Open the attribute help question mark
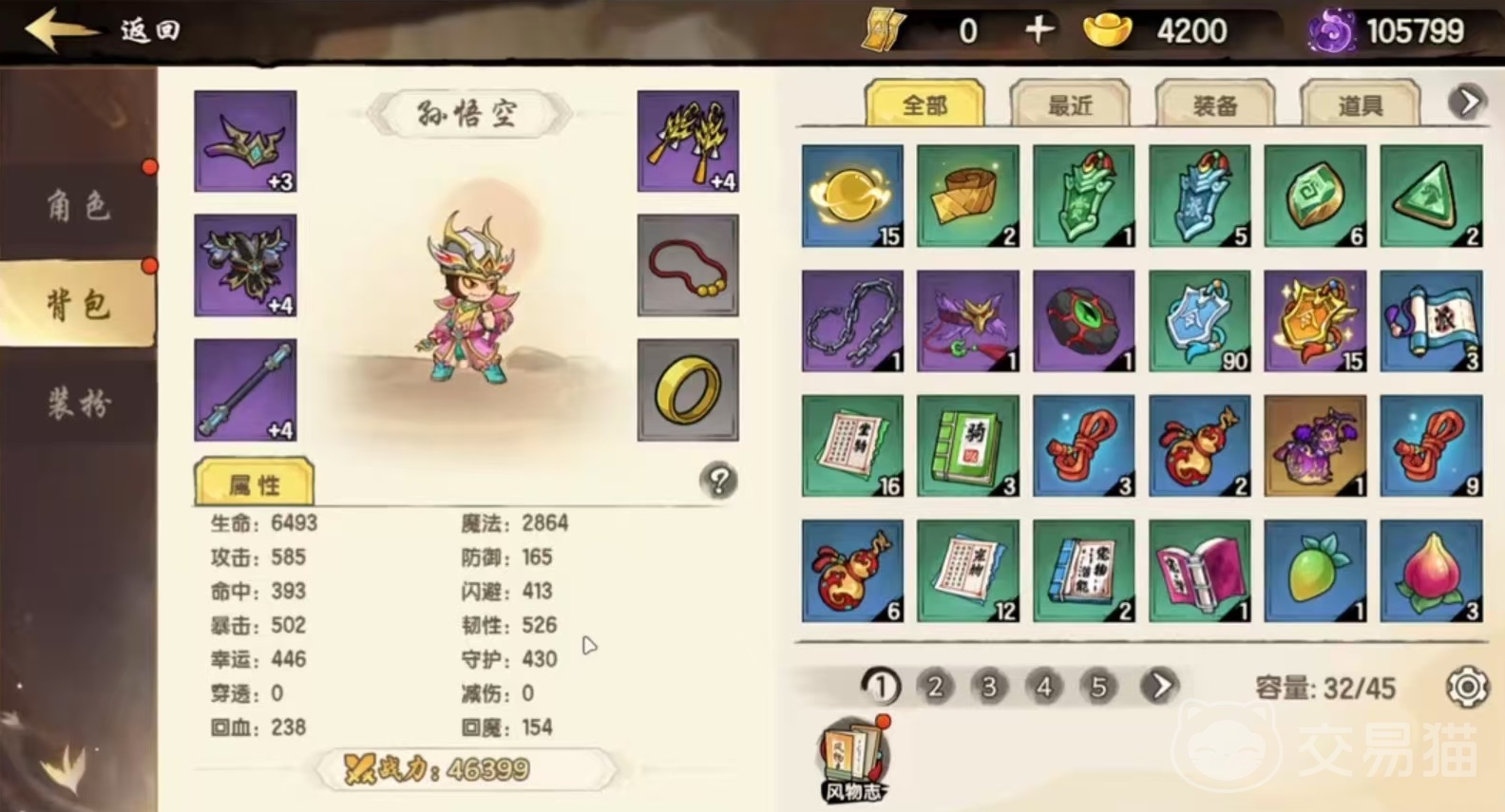This screenshot has width=1505, height=812. pyautogui.click(x=718, y=482)
